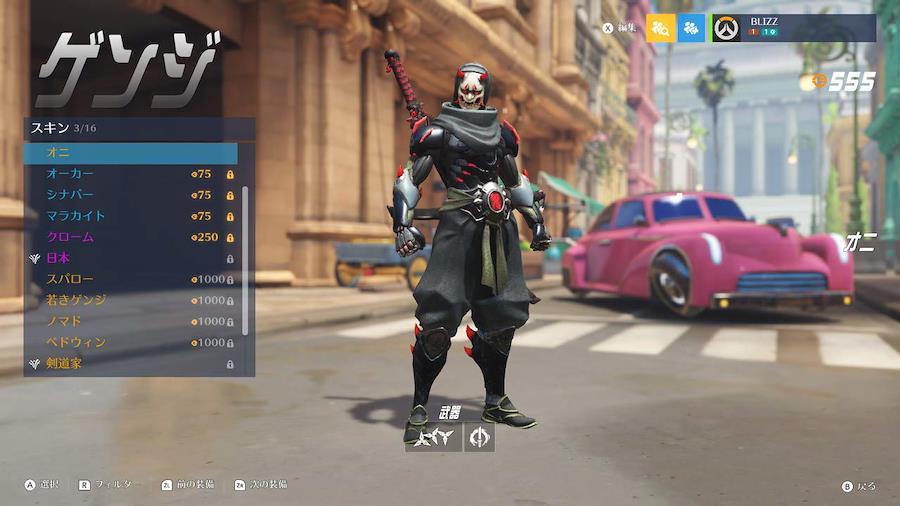This screenshot has height=506, width=900.
Task: Select the ノマド skin row
Action: click(x=130, y=321)
